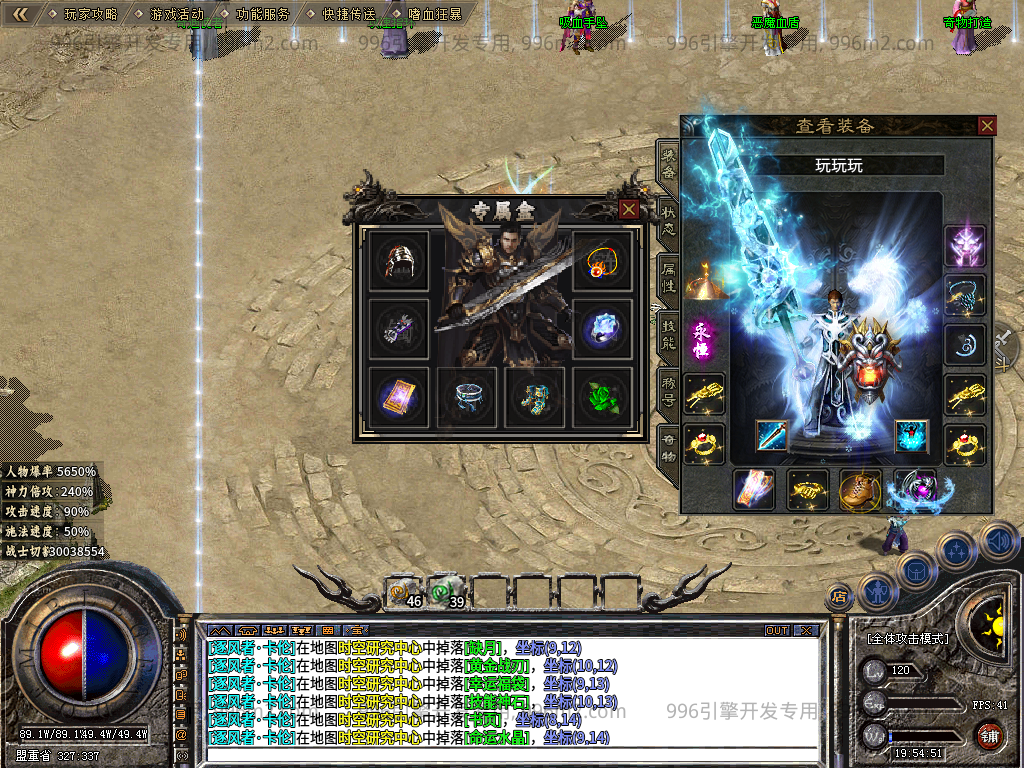Viewport: 1024px width, 768px height.
Task: Open the 玩家攻略 player guide menu
Action: point(90,14)
